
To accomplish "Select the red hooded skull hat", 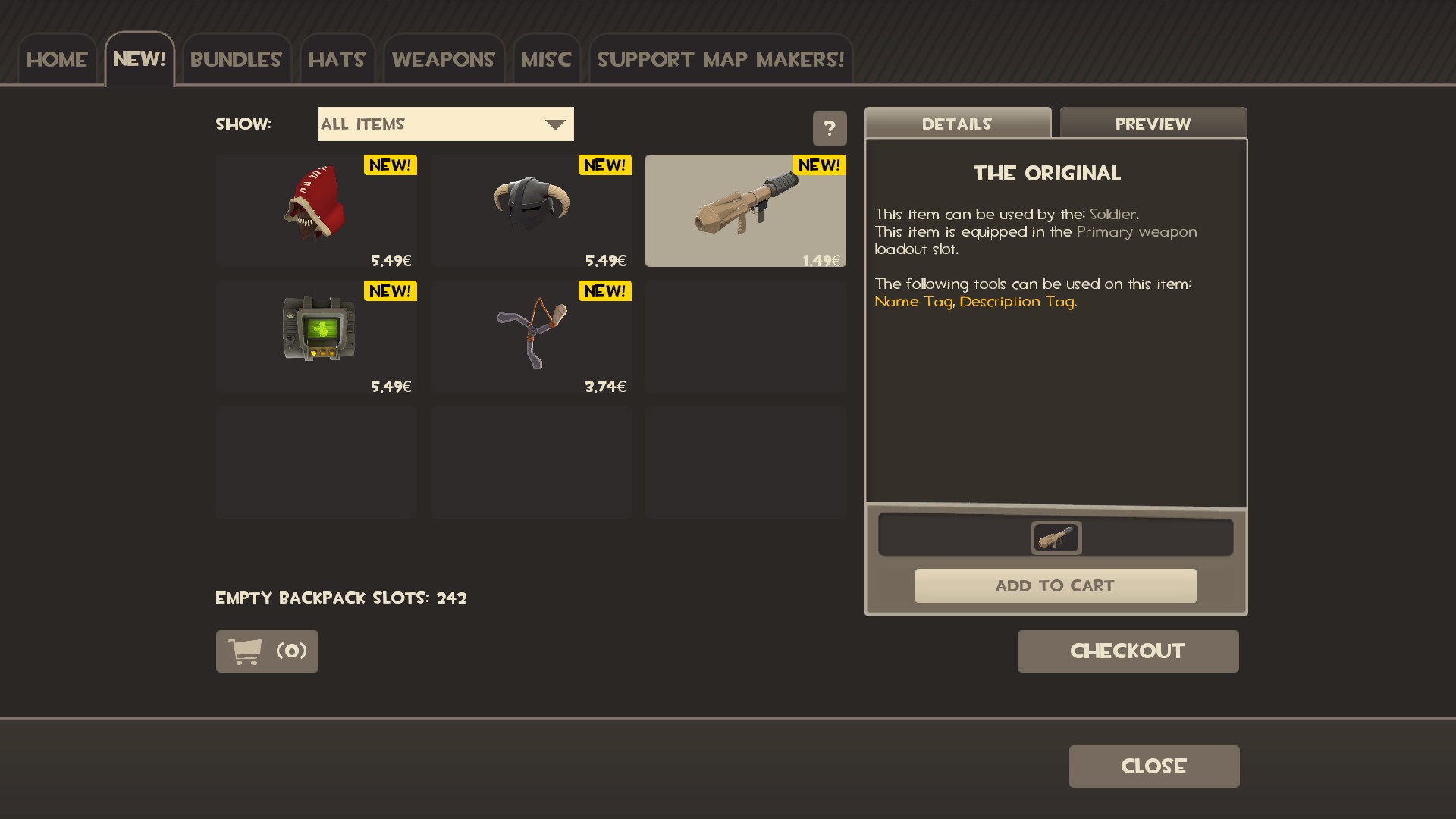I will pos(316,210).
